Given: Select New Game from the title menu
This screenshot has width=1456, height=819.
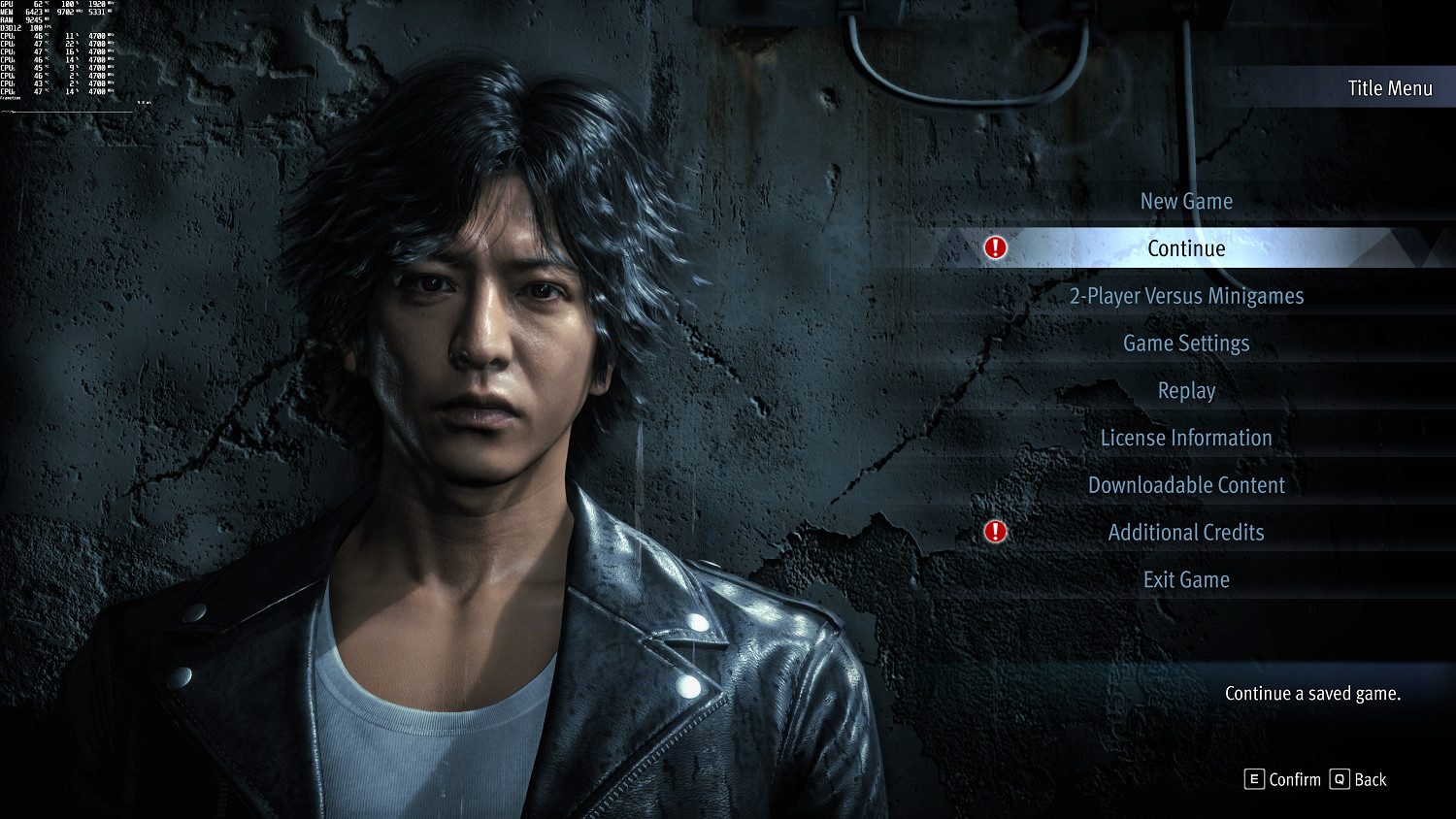Looking at the screenshot, I should click(1185, 201).
